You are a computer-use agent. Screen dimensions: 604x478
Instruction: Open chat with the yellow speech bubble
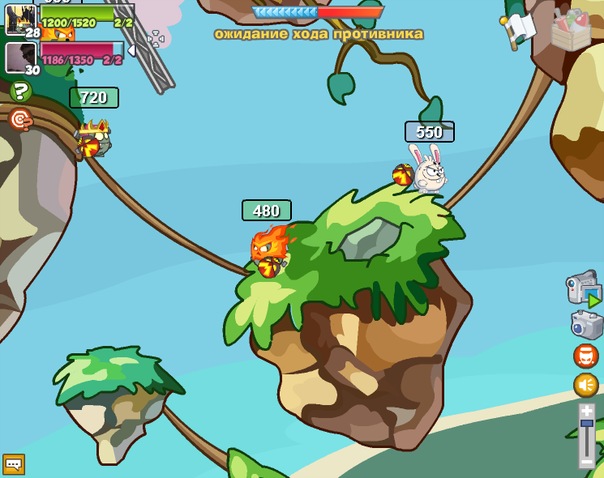[x=13, y=464]
